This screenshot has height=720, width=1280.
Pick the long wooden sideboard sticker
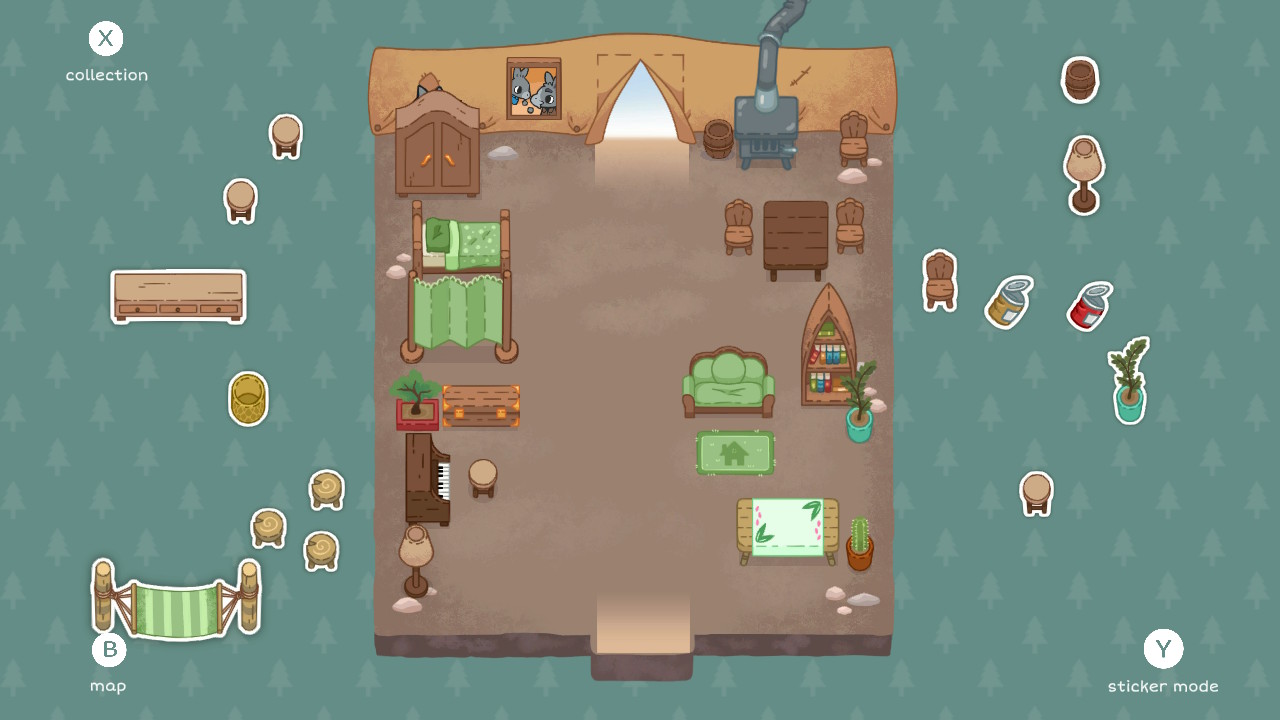177,296
